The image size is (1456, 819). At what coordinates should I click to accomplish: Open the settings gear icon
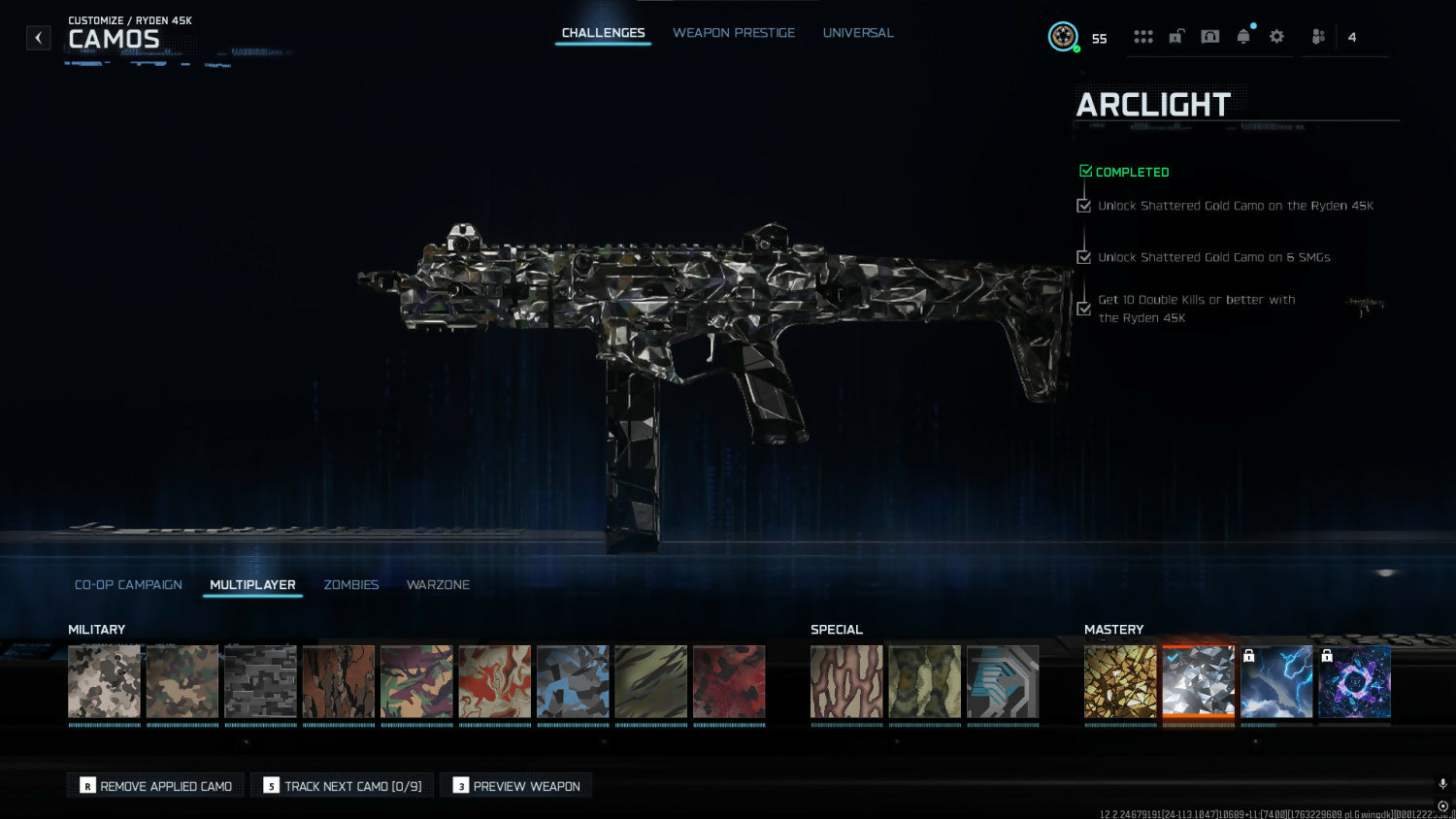(1276, 37)
